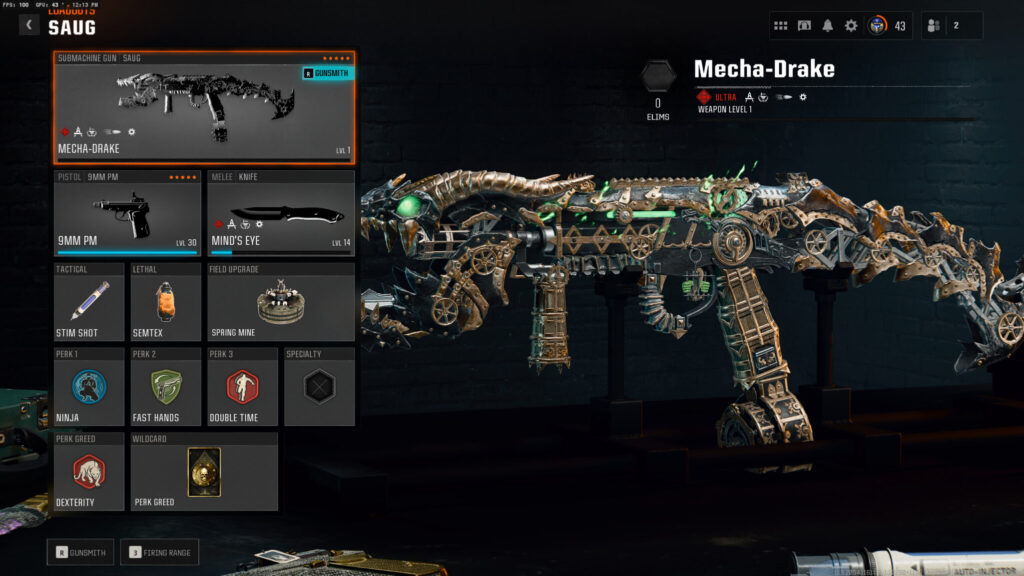Open the Stim Shot tactical slot
Viewport: 1024px width, 576px height.
point(90,302)
